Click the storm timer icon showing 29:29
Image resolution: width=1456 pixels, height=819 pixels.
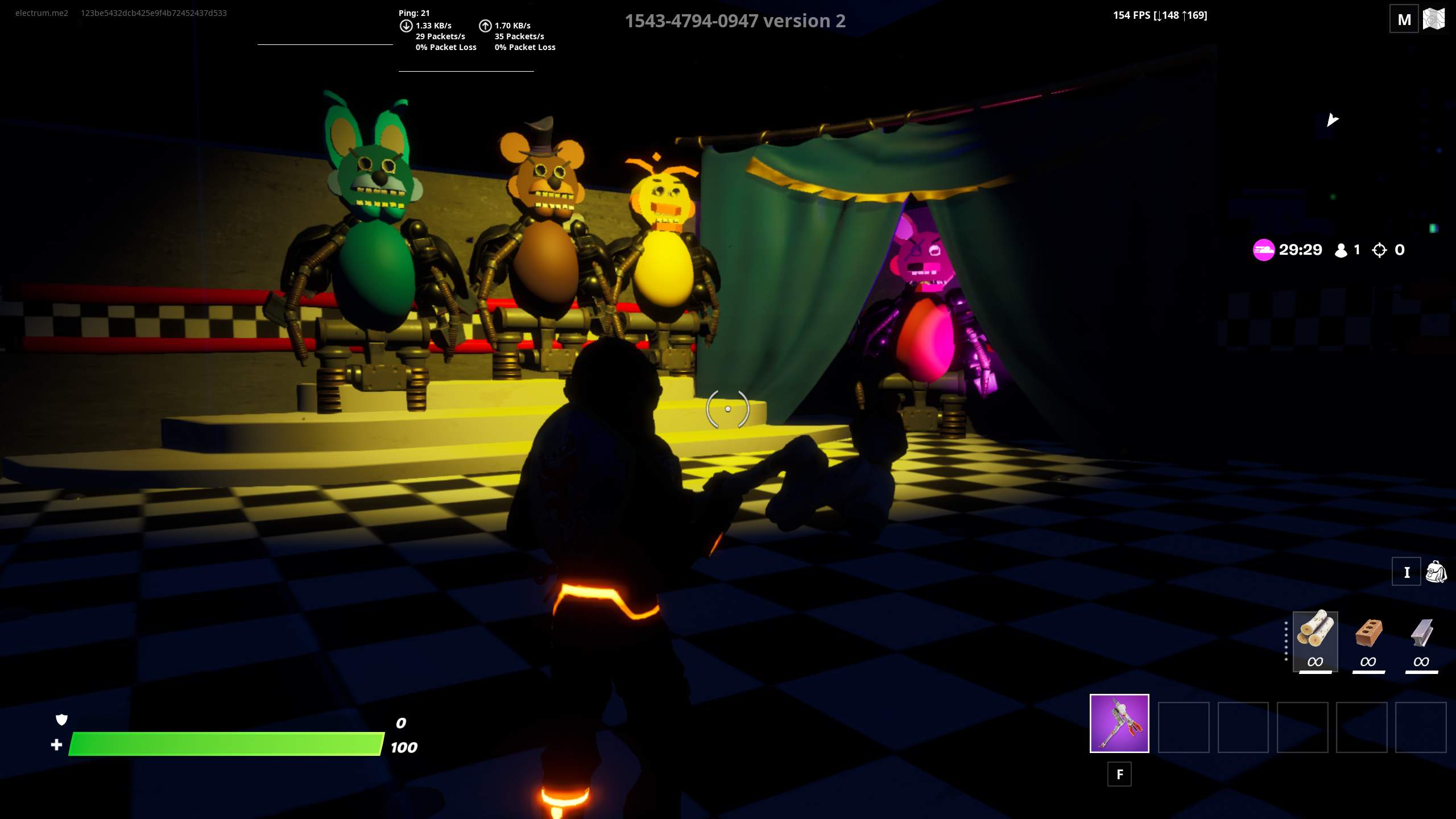click(x=1264, y=249)
